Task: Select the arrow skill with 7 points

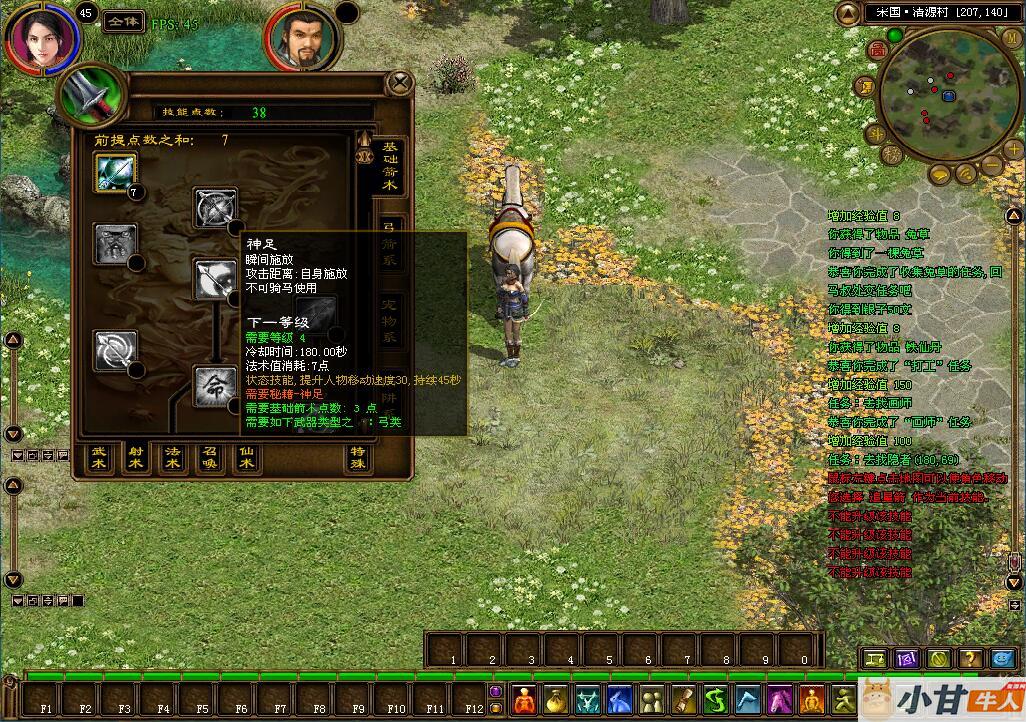Action: click(114, 173)
